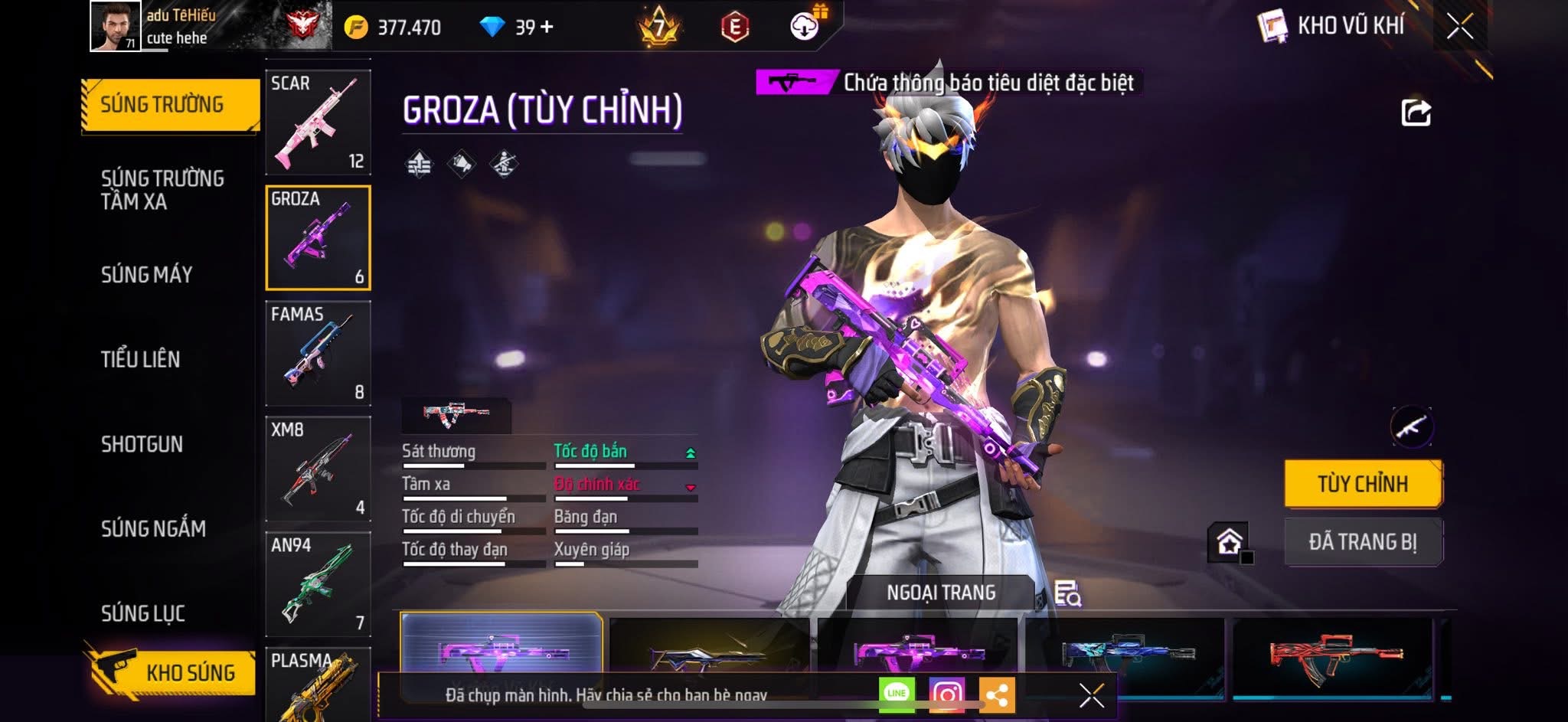This screenshot has width=1568, height=722.
Task: Close the Kho Vũ Khí screen
Action: [1459, 27]
